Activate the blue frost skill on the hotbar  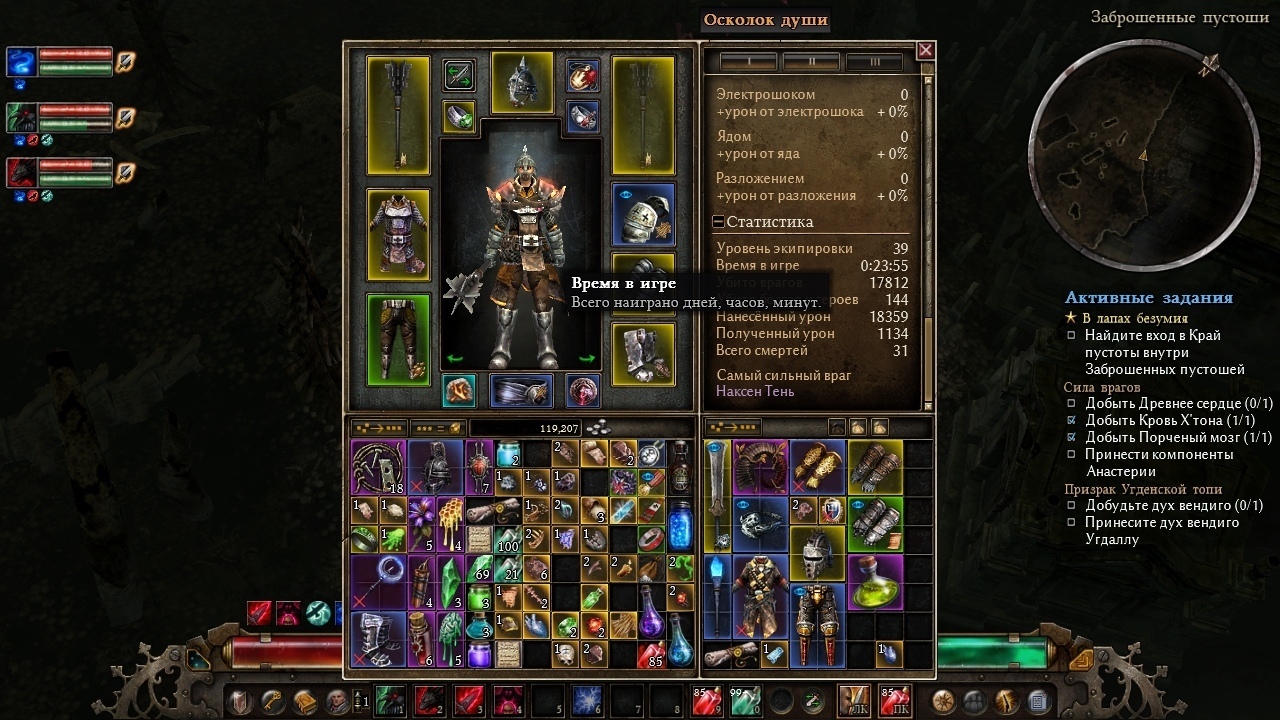(586, 700)
